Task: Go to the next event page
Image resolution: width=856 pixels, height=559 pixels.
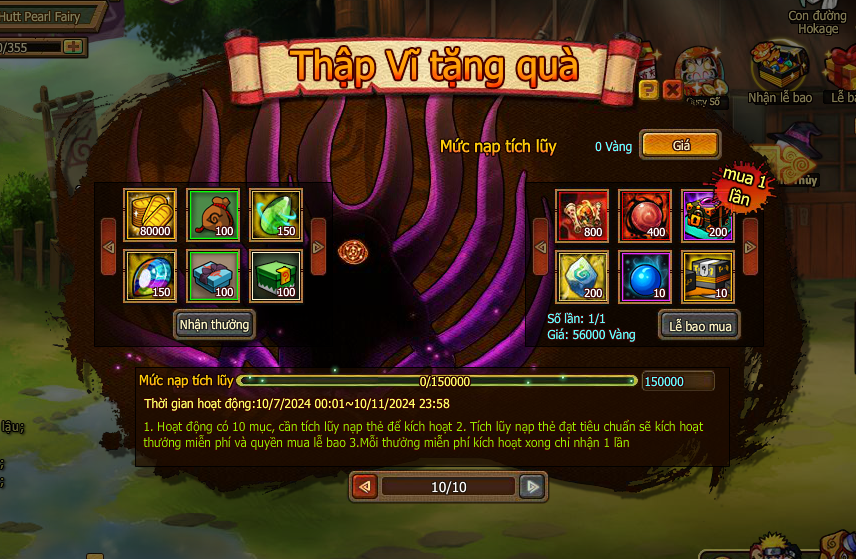Action: click(x=533, y=487)
